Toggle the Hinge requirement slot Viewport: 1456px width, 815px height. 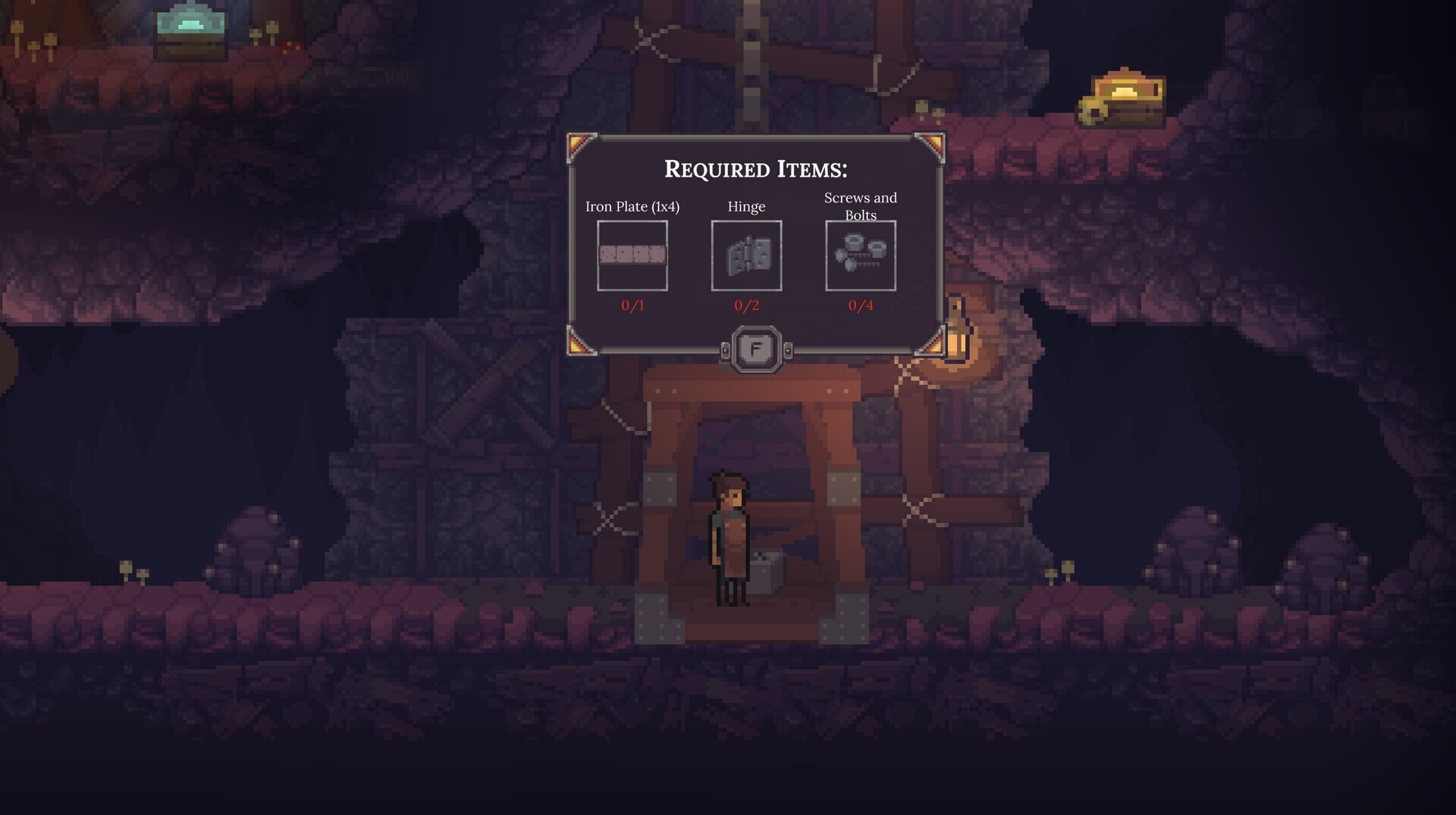point(747,256)
